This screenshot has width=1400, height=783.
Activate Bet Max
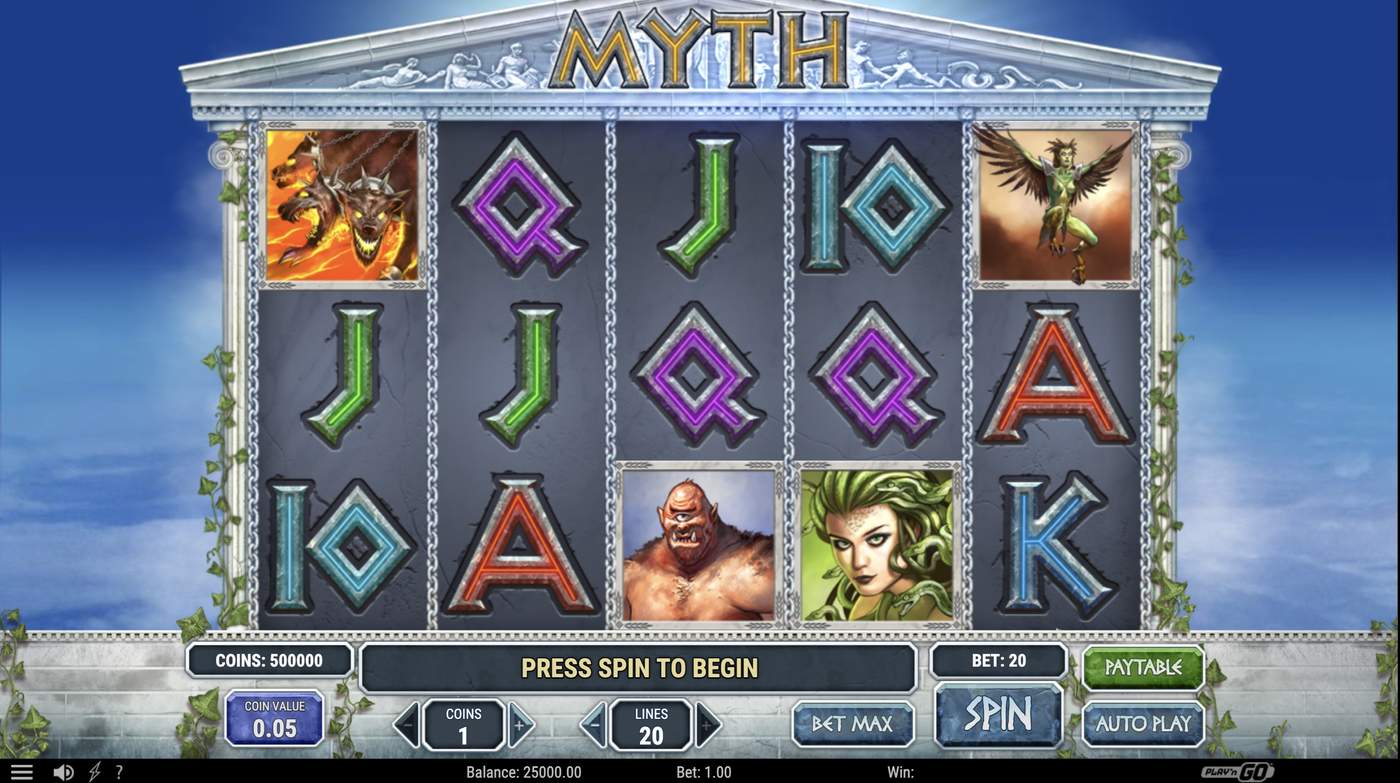coord(853,721)
